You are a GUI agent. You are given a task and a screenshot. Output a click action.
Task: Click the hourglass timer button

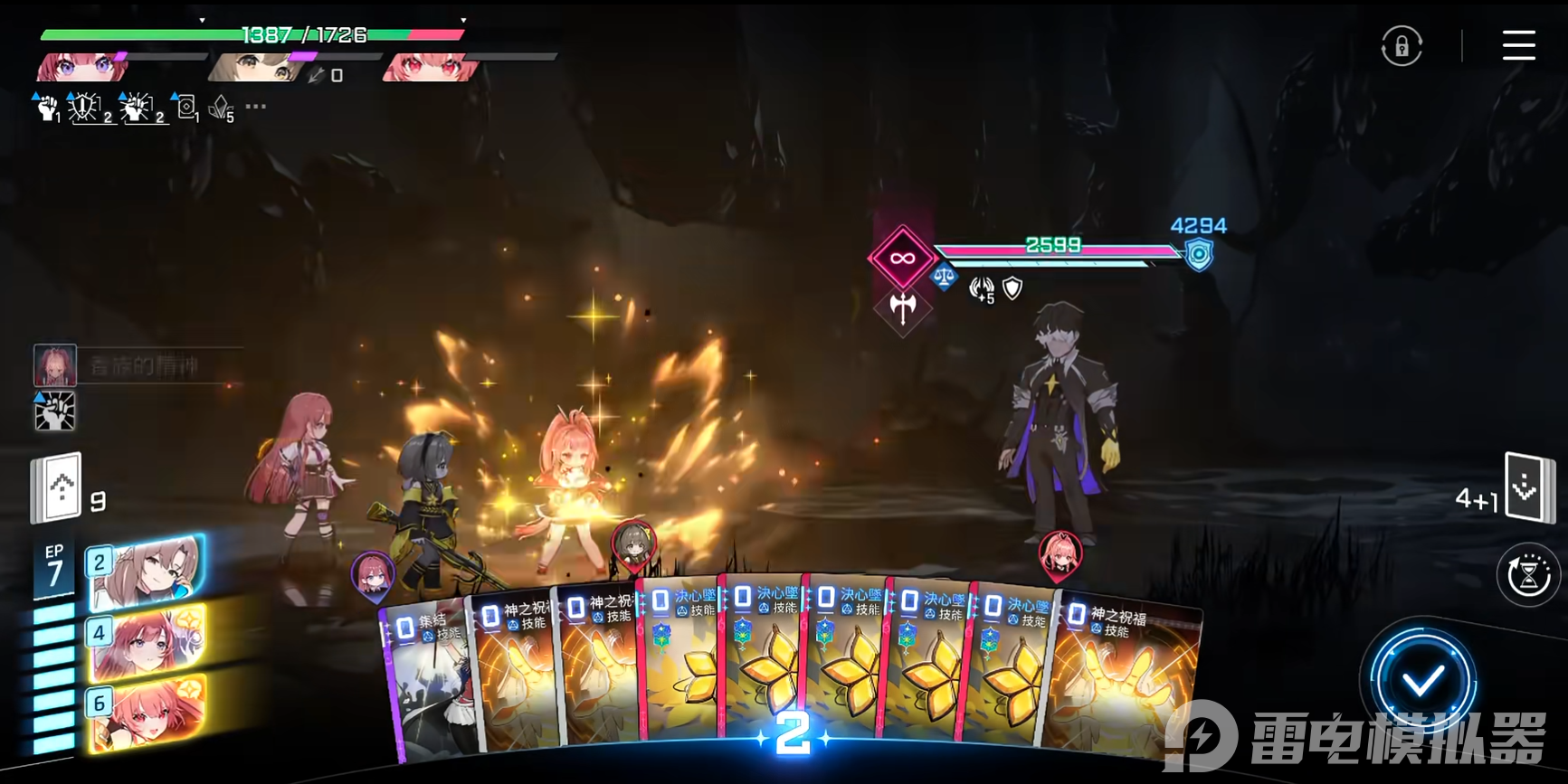coord(1528,574)
